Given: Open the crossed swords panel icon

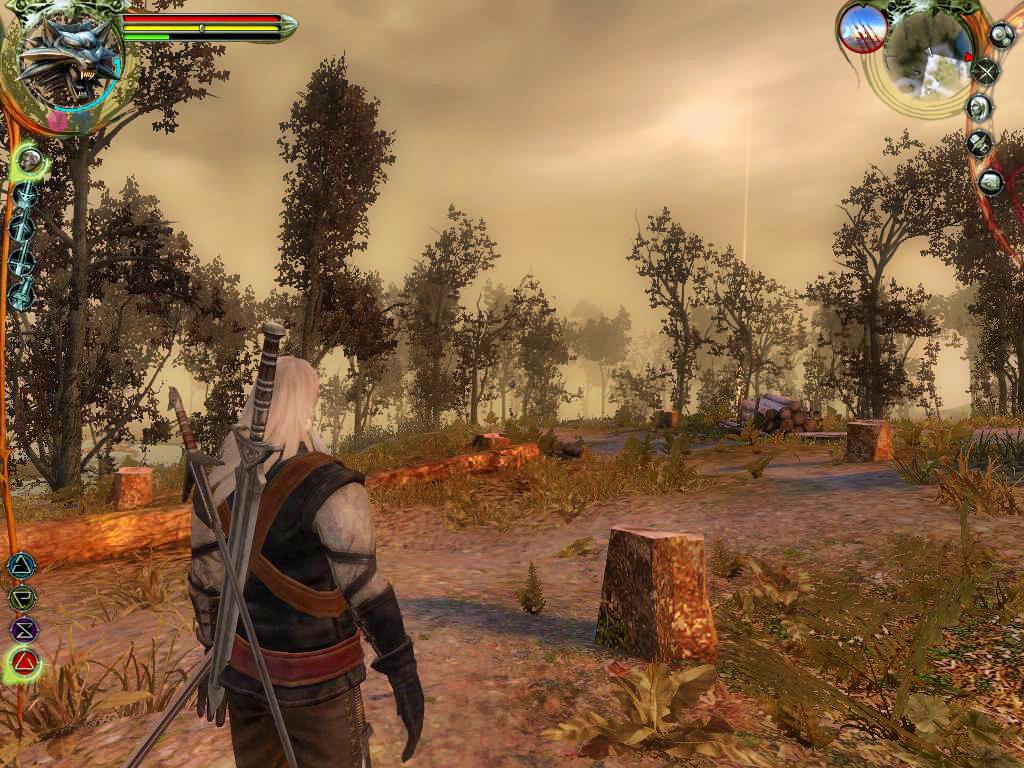Looking at the screenshot, I should (986, 70).
